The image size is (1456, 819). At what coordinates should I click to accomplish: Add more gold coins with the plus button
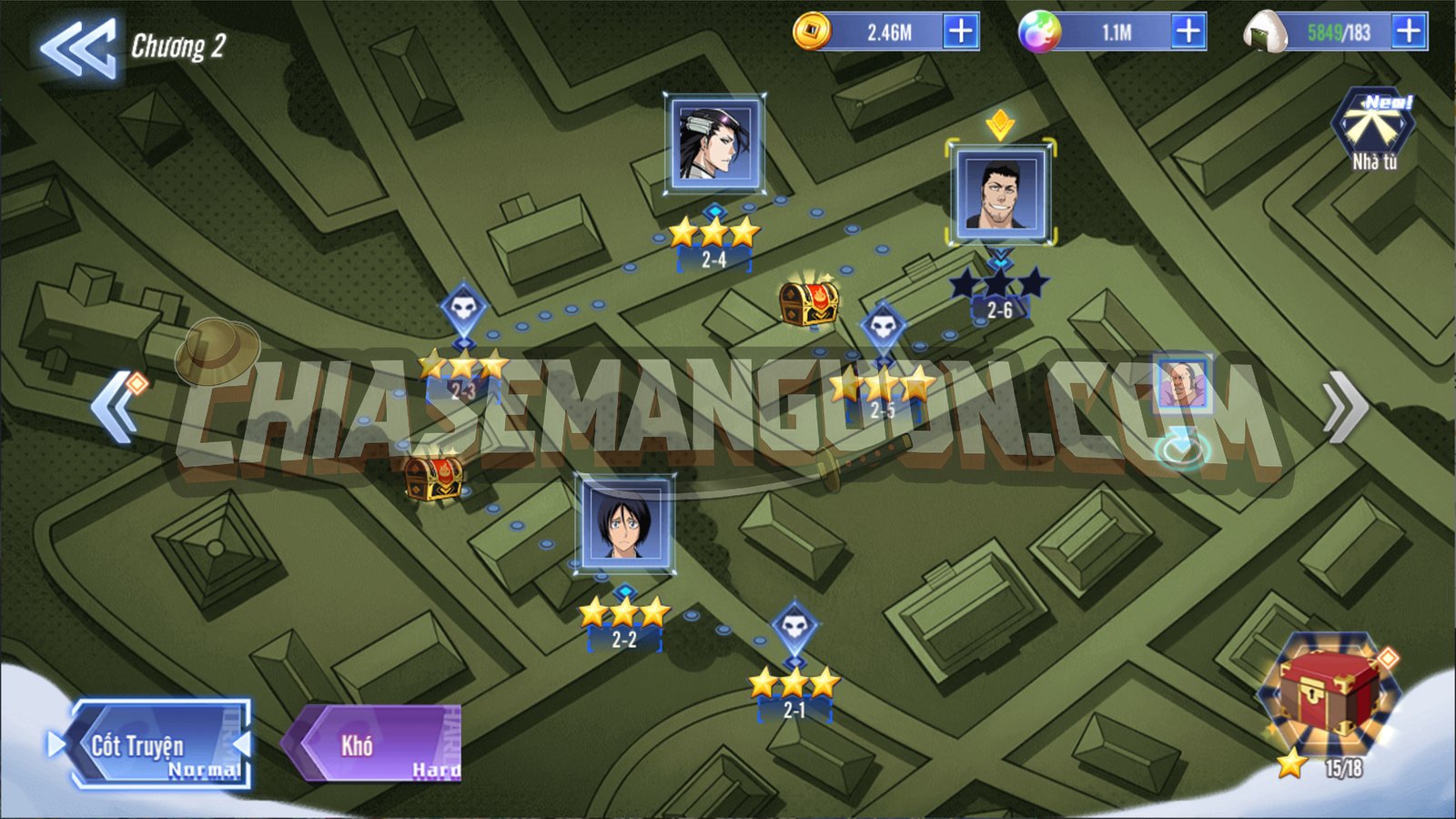(961, 32)
